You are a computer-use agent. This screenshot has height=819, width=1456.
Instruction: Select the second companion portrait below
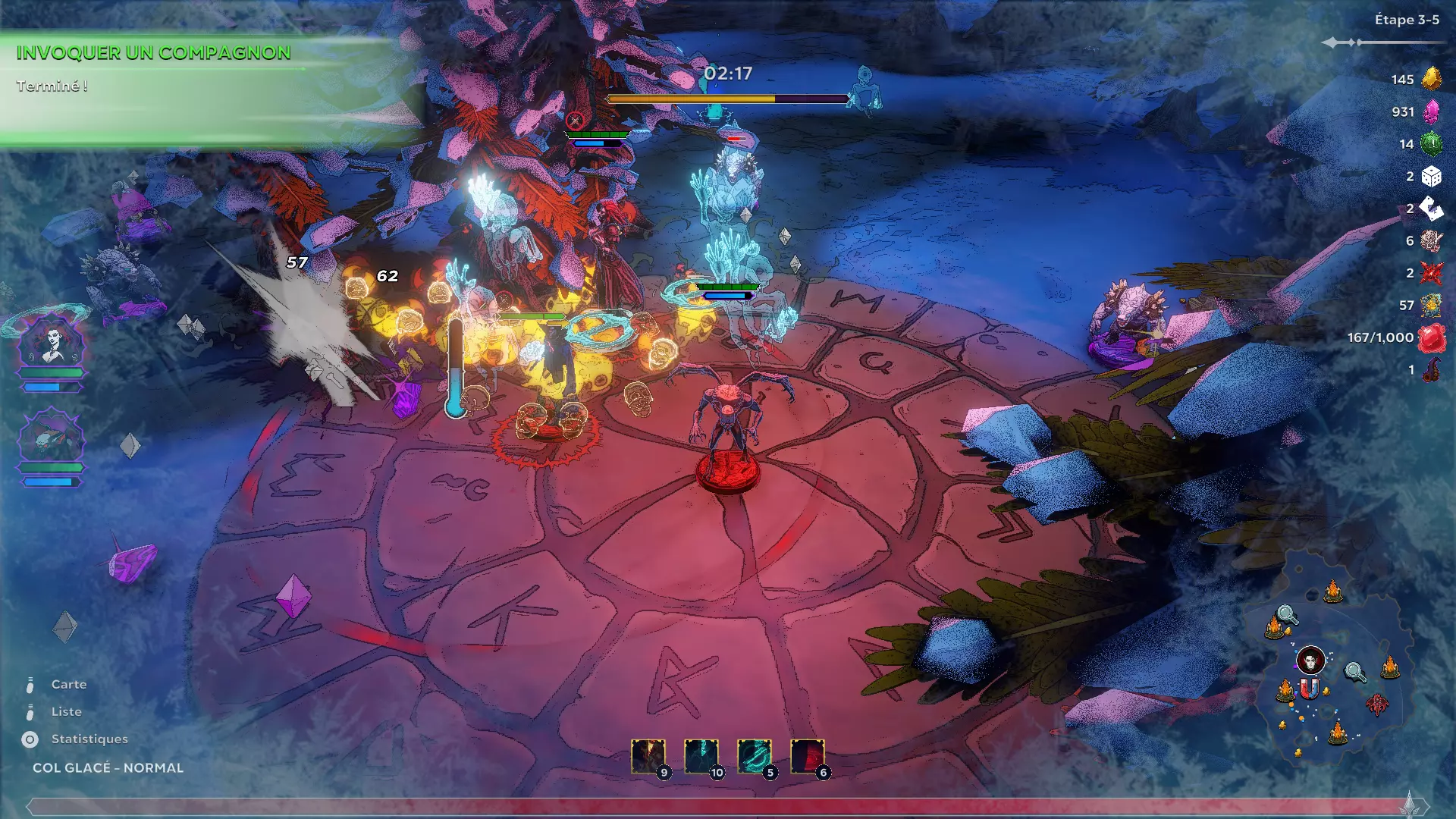pyautogui.click(x=52, y=438)
